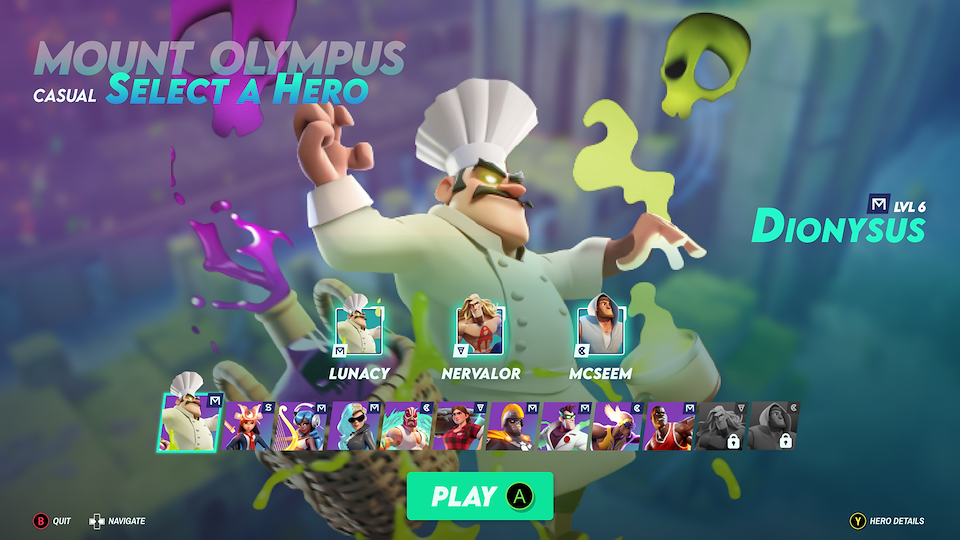
Task: Choose the masked luchador wrestler hero
Action: (x=408, y=427)
